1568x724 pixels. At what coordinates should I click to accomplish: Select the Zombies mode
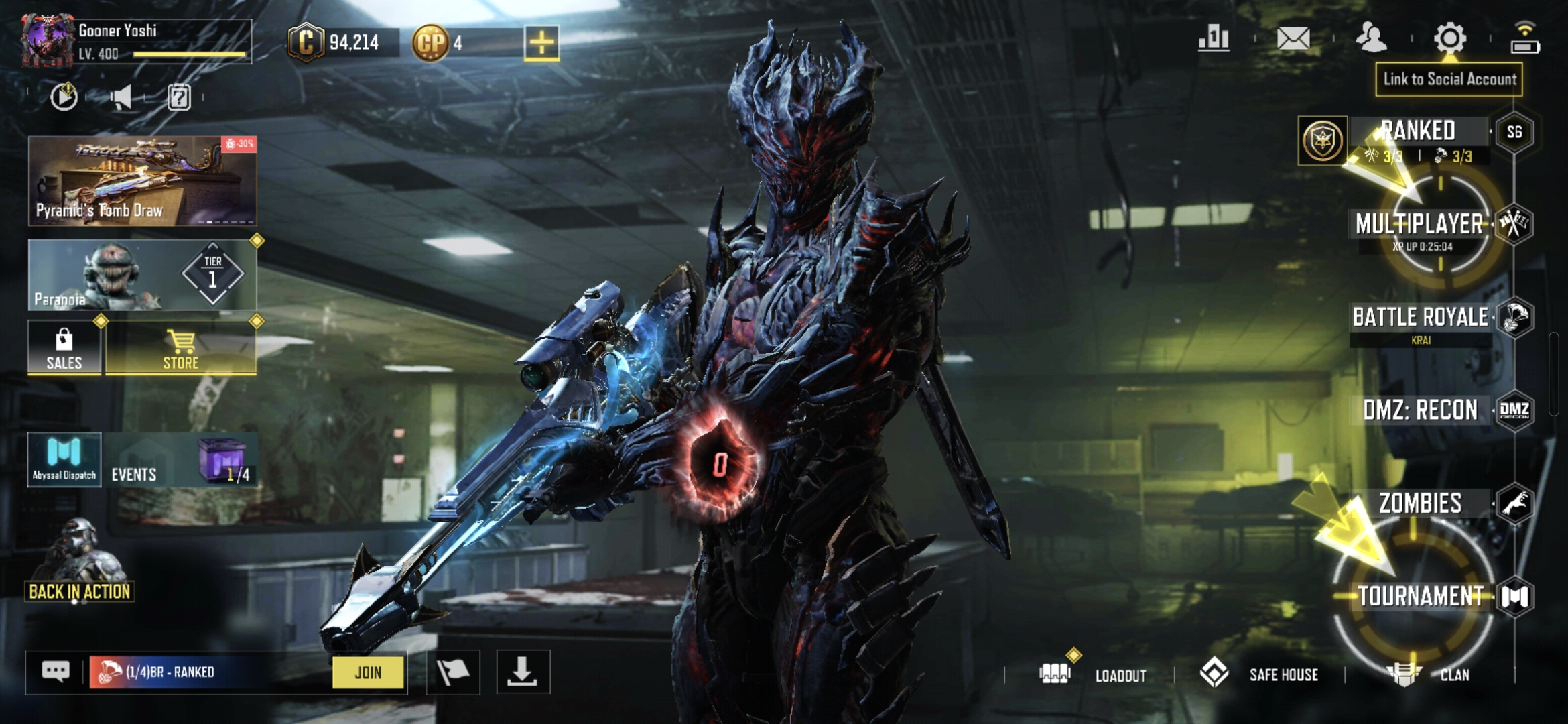(x=1421, y=503)
